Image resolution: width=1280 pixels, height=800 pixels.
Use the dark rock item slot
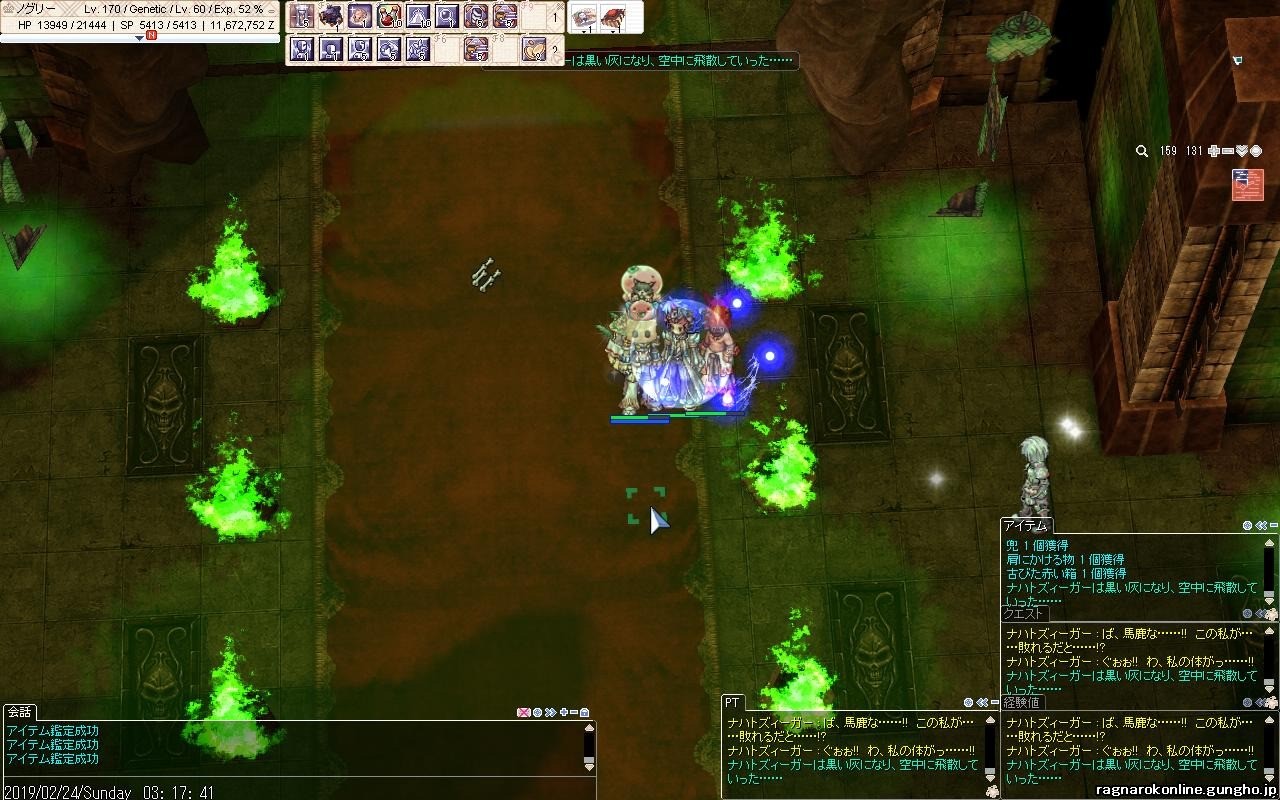click(331, 16)
